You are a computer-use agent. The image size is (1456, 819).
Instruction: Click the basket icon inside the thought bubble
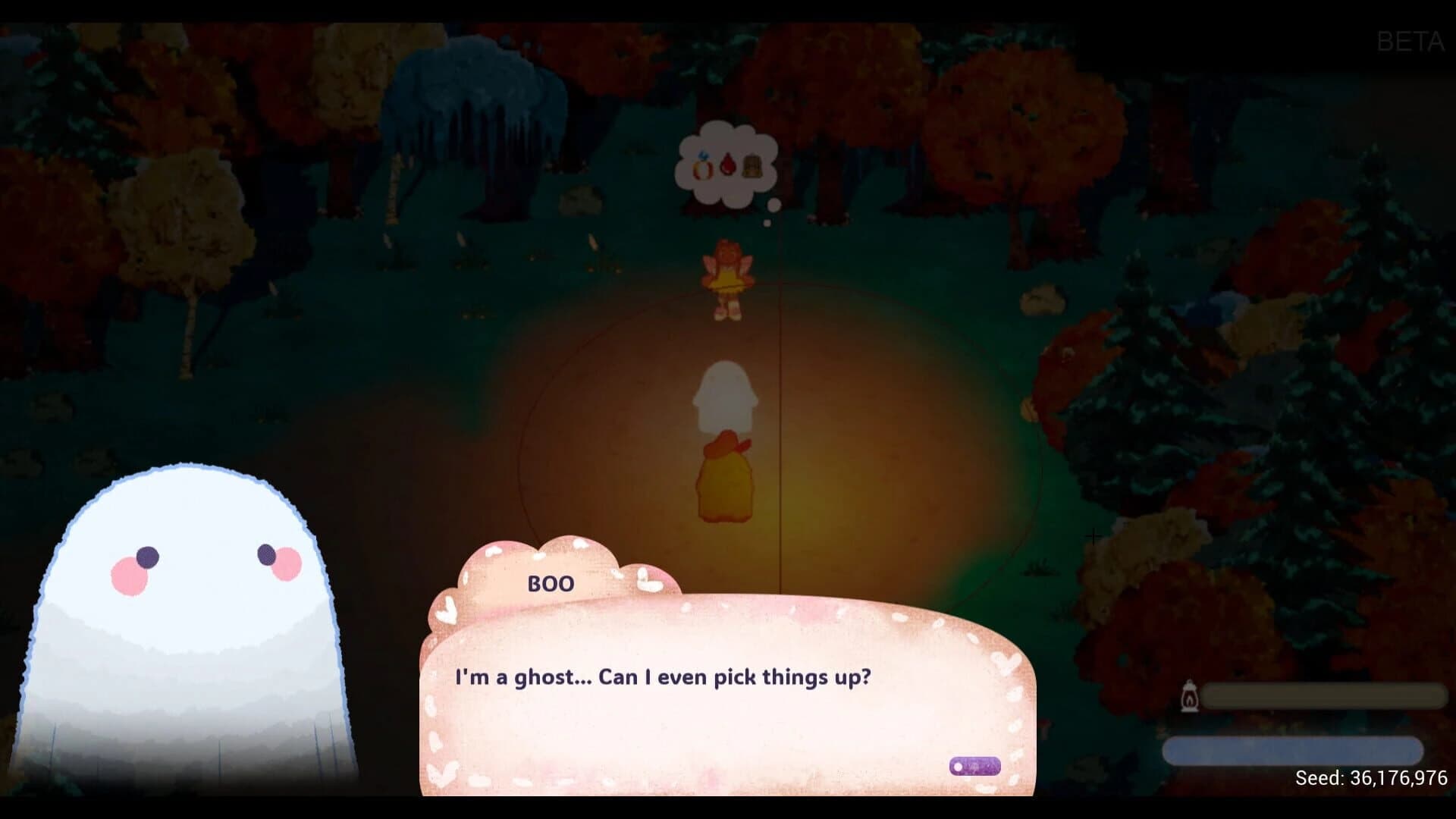pyautogui.click(x=752, y=165)
